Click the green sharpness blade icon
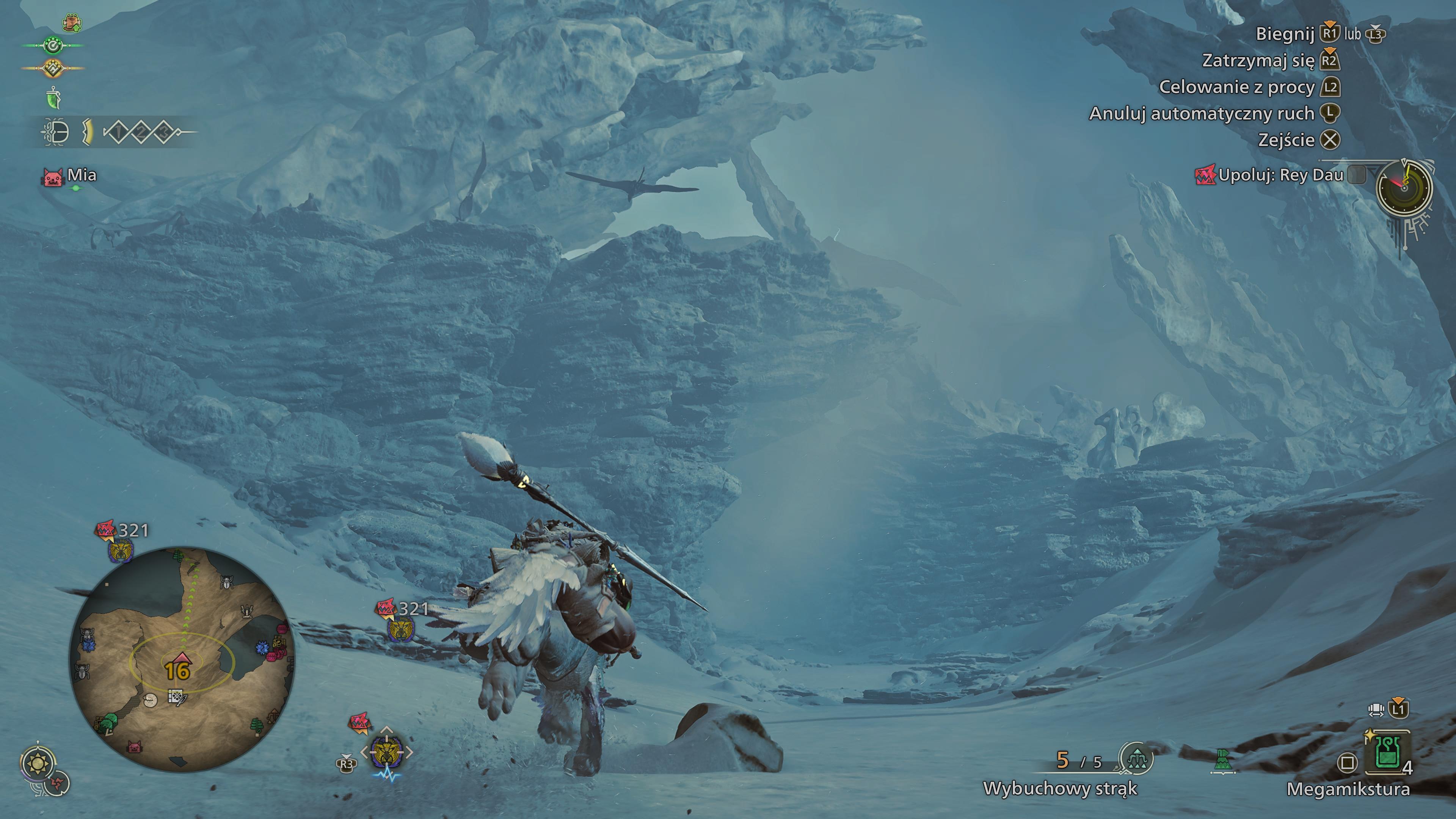The width and height of the screenshot is (1456, 819). click(53, 98)
